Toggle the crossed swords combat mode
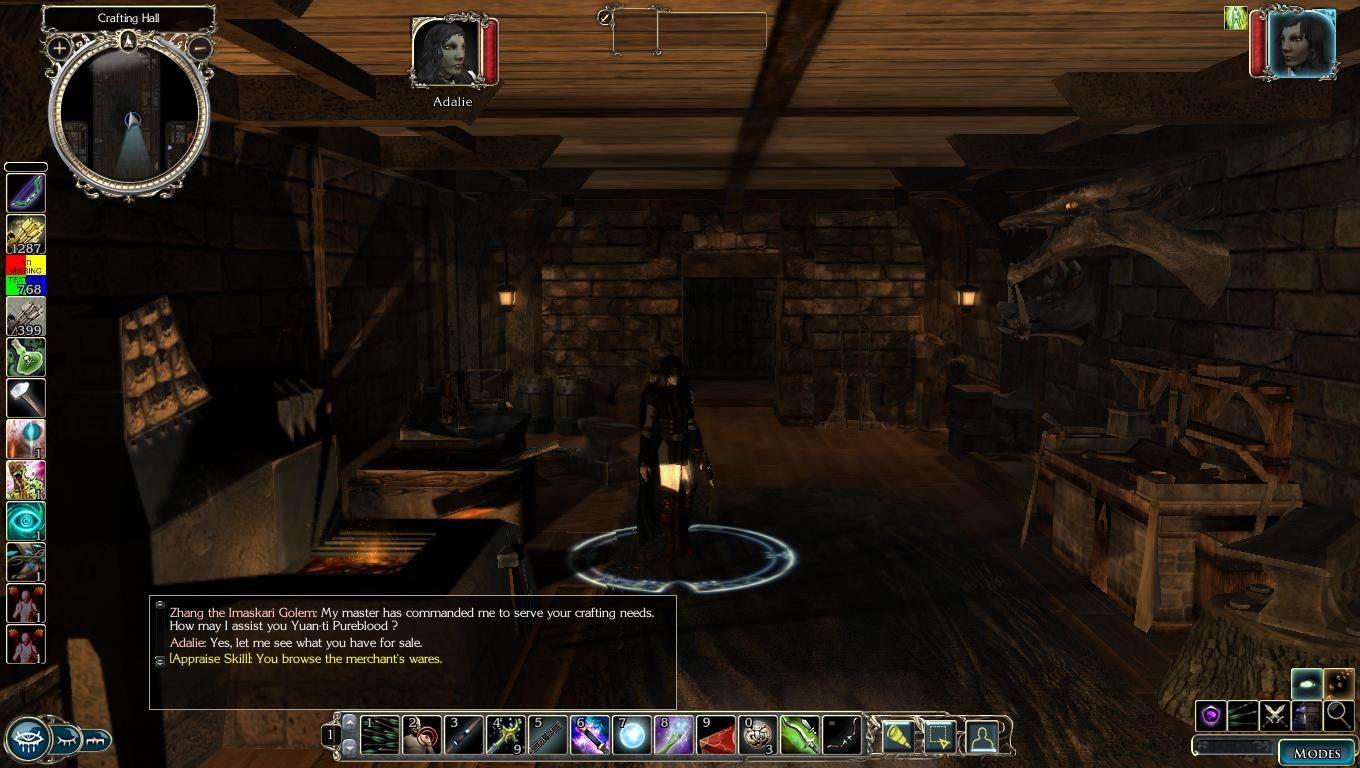Viewport: 1360px width, 768px height. pos(1274,715)
